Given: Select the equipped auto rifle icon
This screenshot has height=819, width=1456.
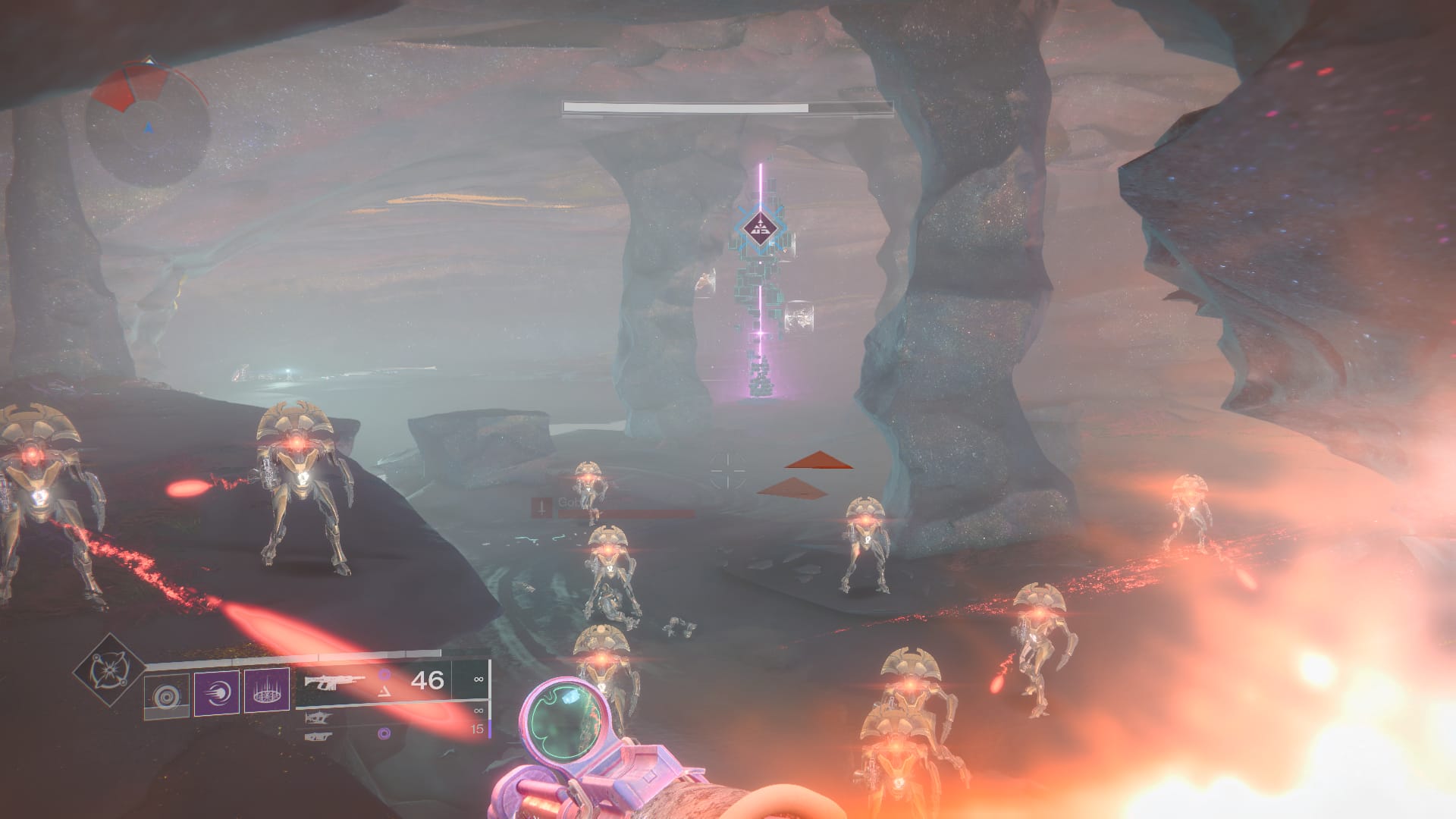Looking at the screenshot, I should point(334,681).
